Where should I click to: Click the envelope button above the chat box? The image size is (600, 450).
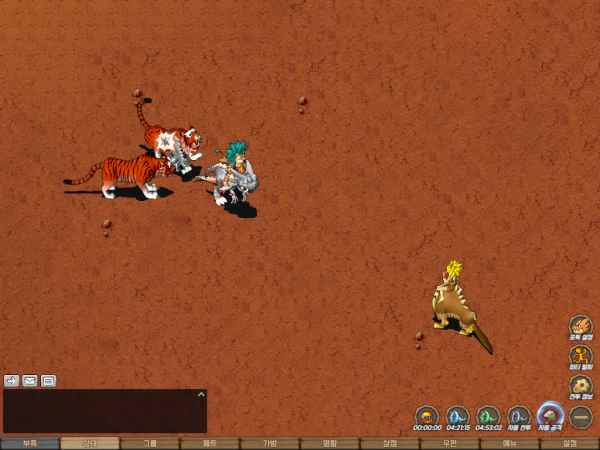tap(30, 380)
